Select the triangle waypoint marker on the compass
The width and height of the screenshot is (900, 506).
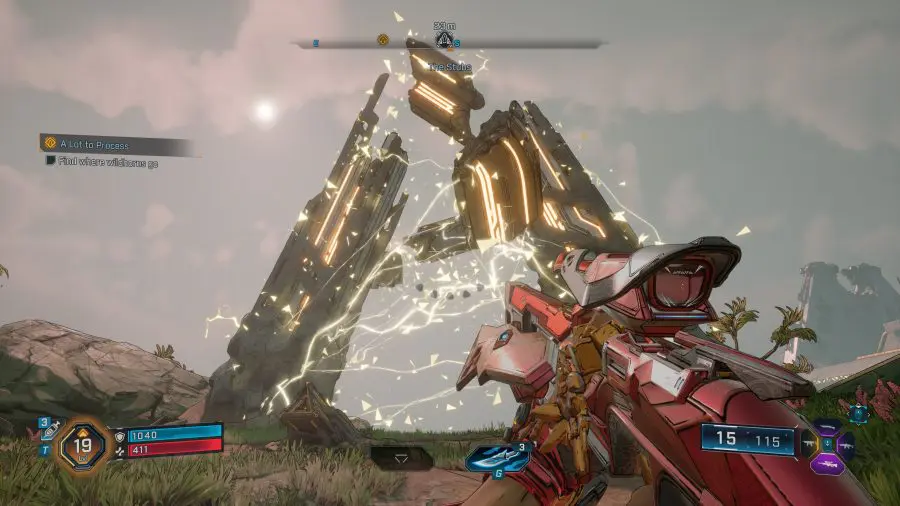point(444,41)
